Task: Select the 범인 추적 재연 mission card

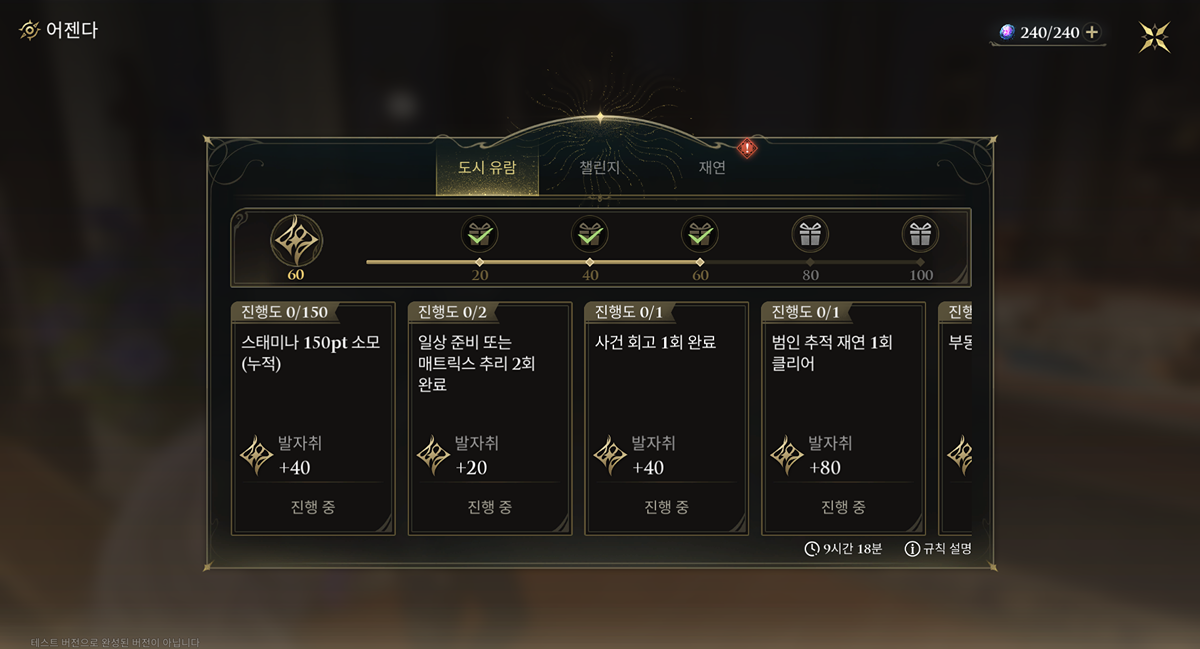Action: (844, 418)
